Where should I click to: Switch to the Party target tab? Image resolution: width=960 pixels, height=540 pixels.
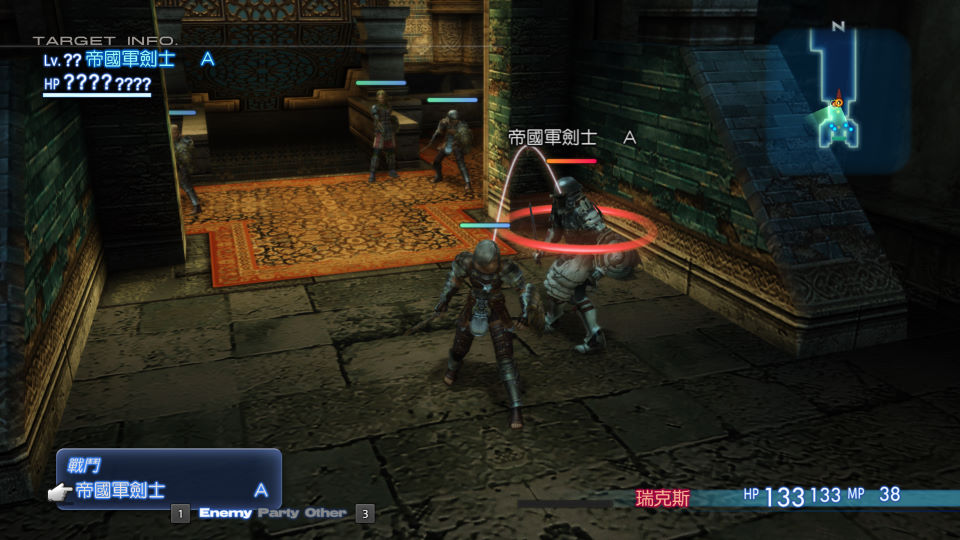click(280, 513)
